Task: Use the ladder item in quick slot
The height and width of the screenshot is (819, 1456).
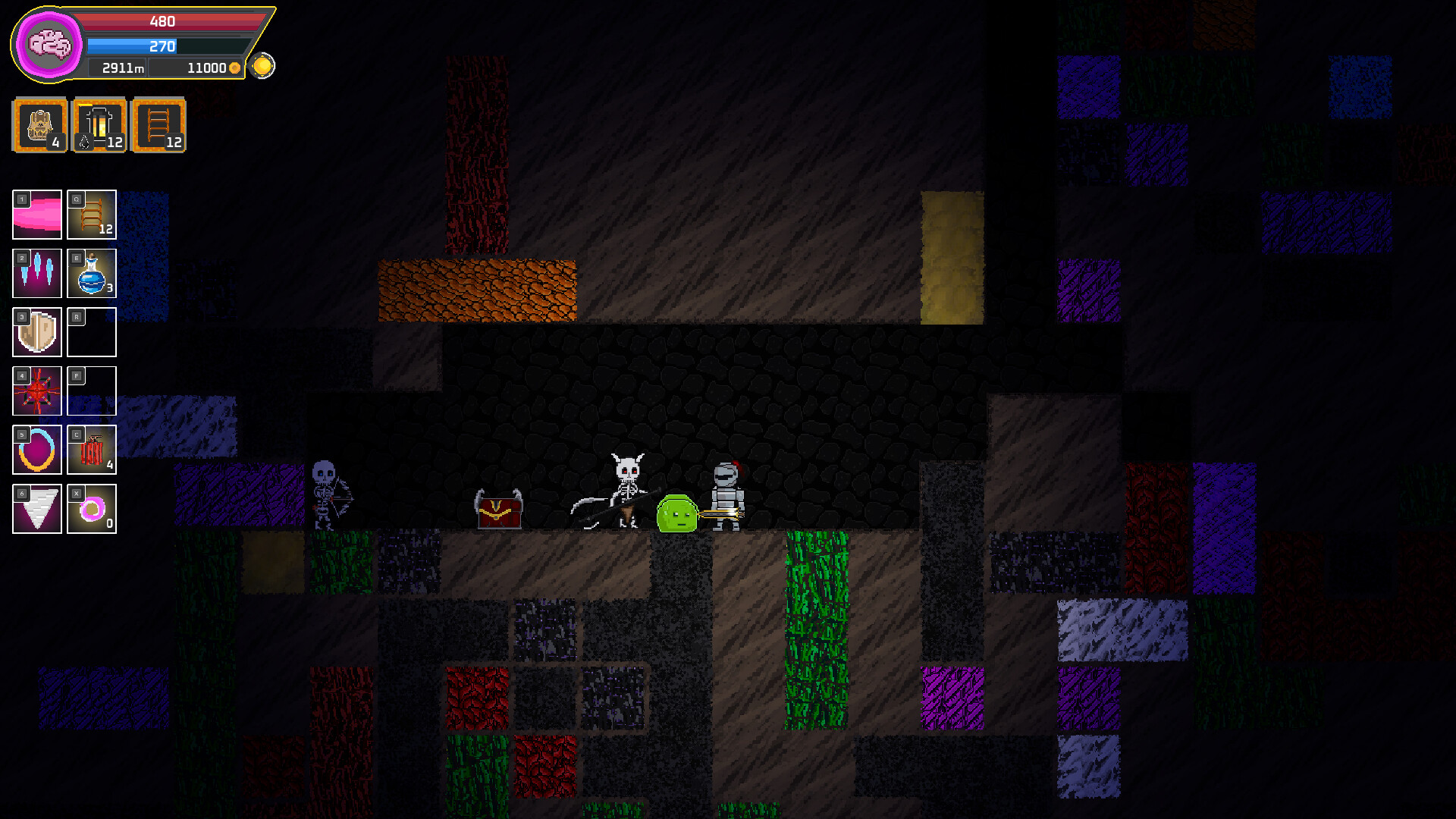Action: pyautogui.click(x=92, y=215)
